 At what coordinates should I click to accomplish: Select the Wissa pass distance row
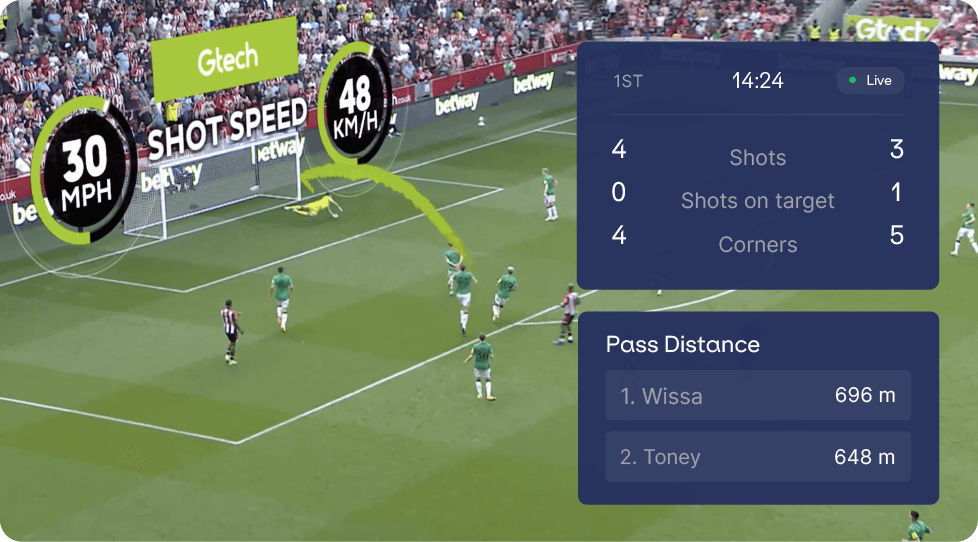(x=758, y=396)
